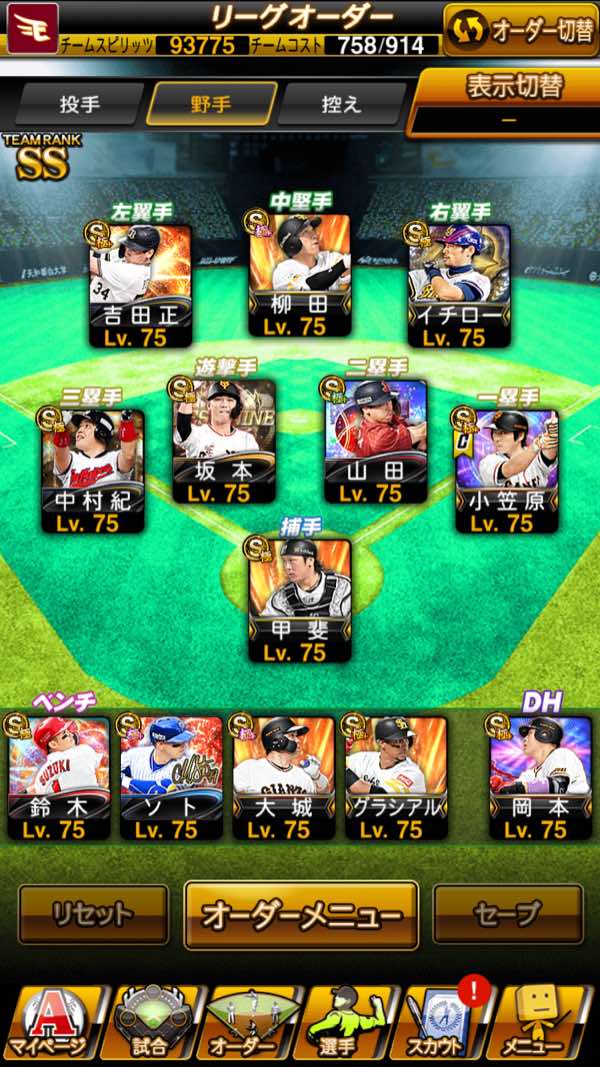Click the リセット reset button
This screenshot has height=1067, width=600.
pyautogui.click(x=93, y=914)
